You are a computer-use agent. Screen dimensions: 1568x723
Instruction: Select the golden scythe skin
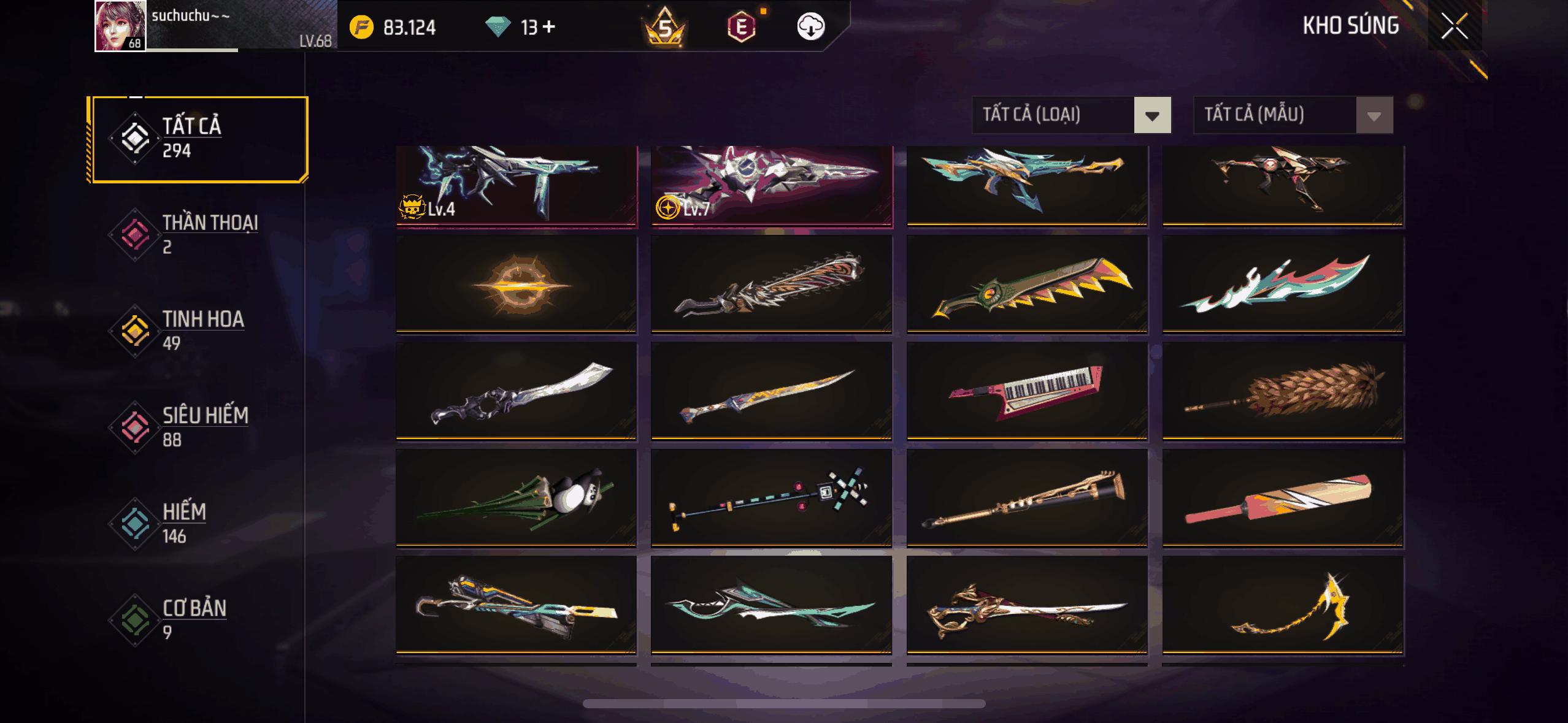tap(1283, 605)
